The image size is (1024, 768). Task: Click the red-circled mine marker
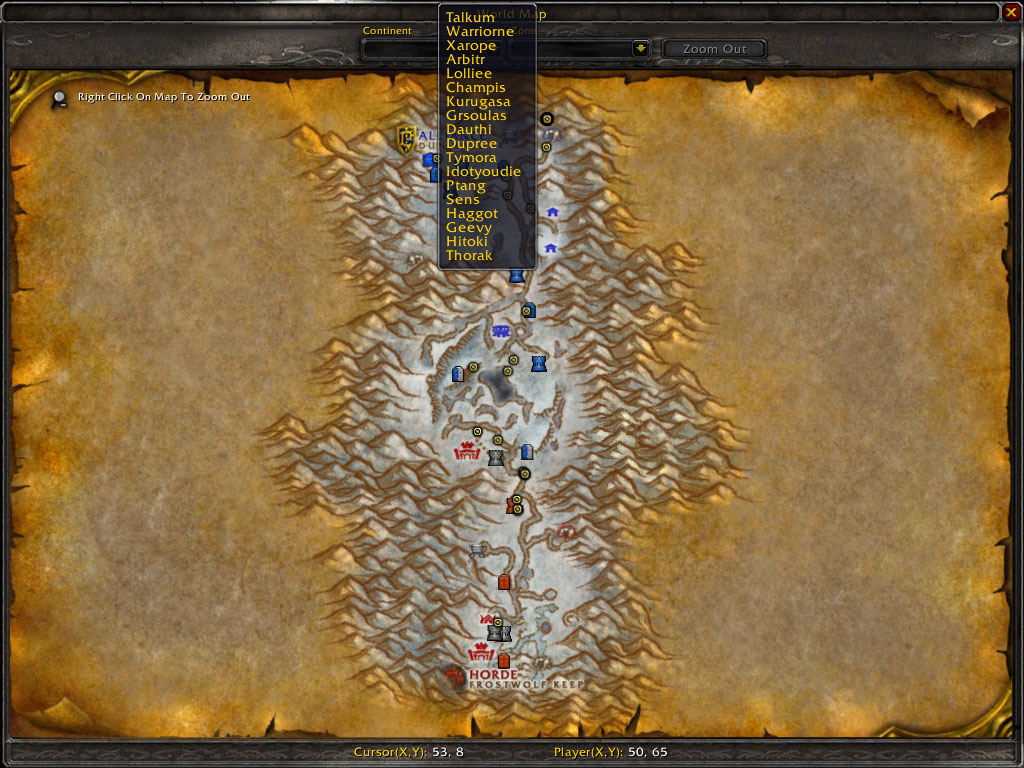pos(567,533)
